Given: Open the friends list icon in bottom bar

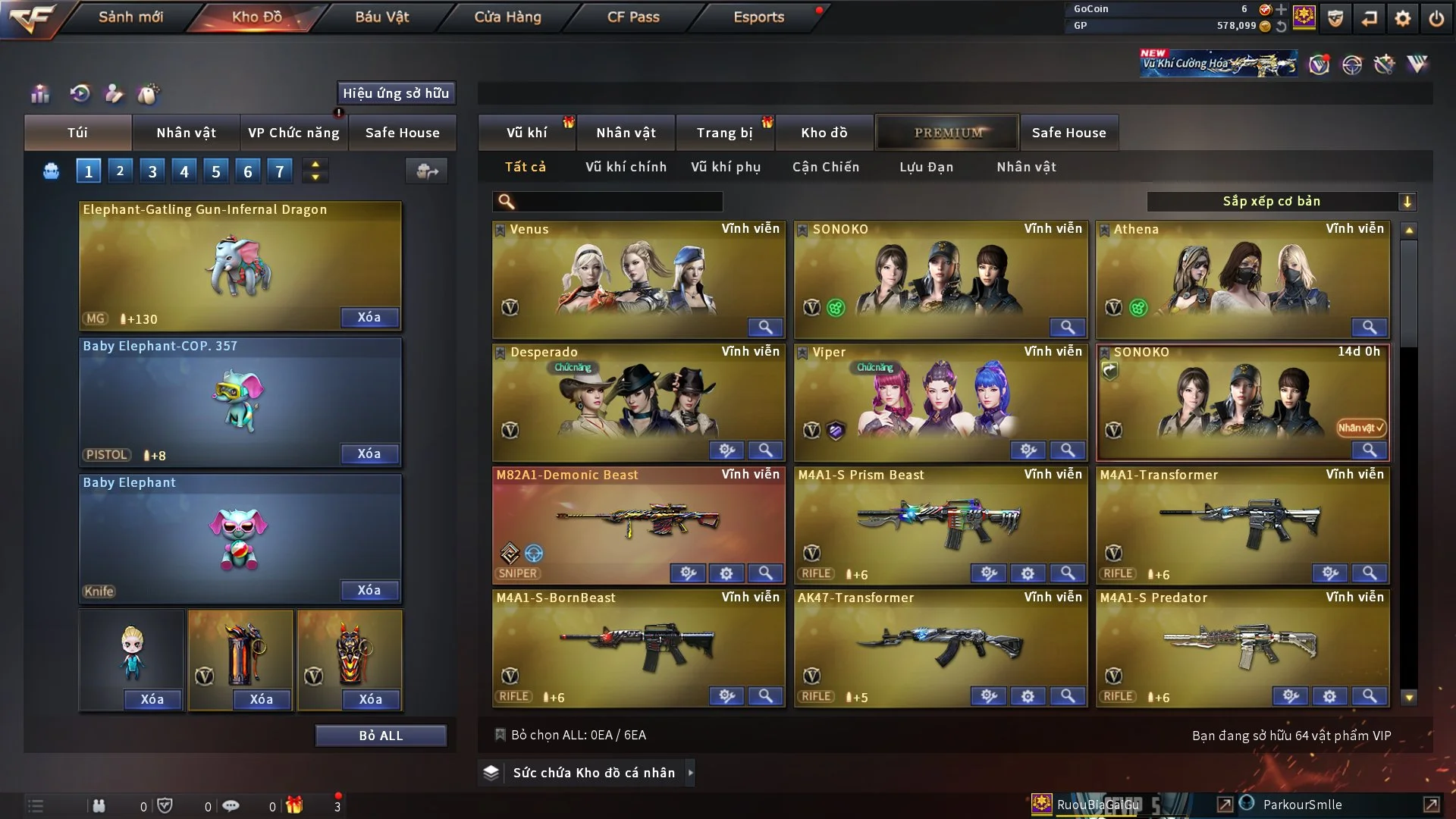Looking at the screenshot, I should click(x=99, y=805).
